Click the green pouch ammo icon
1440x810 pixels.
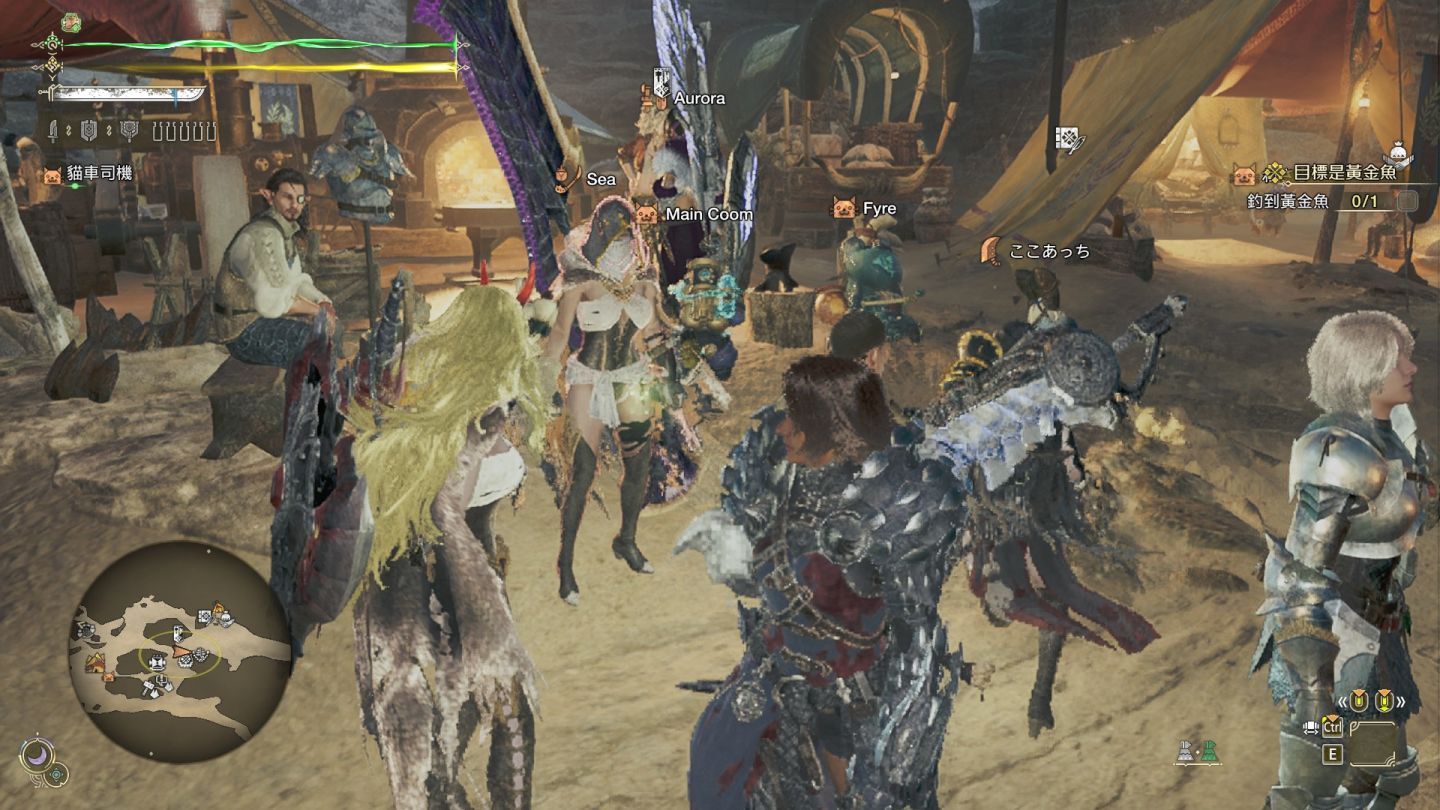tap(1210, 752)
